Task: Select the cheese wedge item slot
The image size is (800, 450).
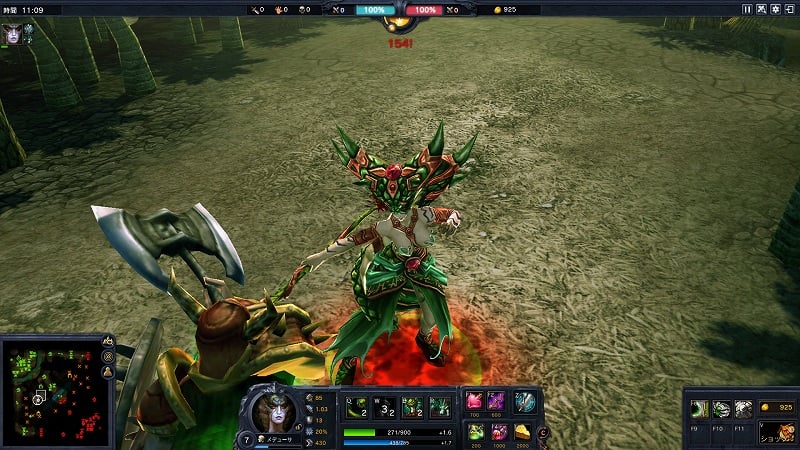Action: (x=523, y=431)
